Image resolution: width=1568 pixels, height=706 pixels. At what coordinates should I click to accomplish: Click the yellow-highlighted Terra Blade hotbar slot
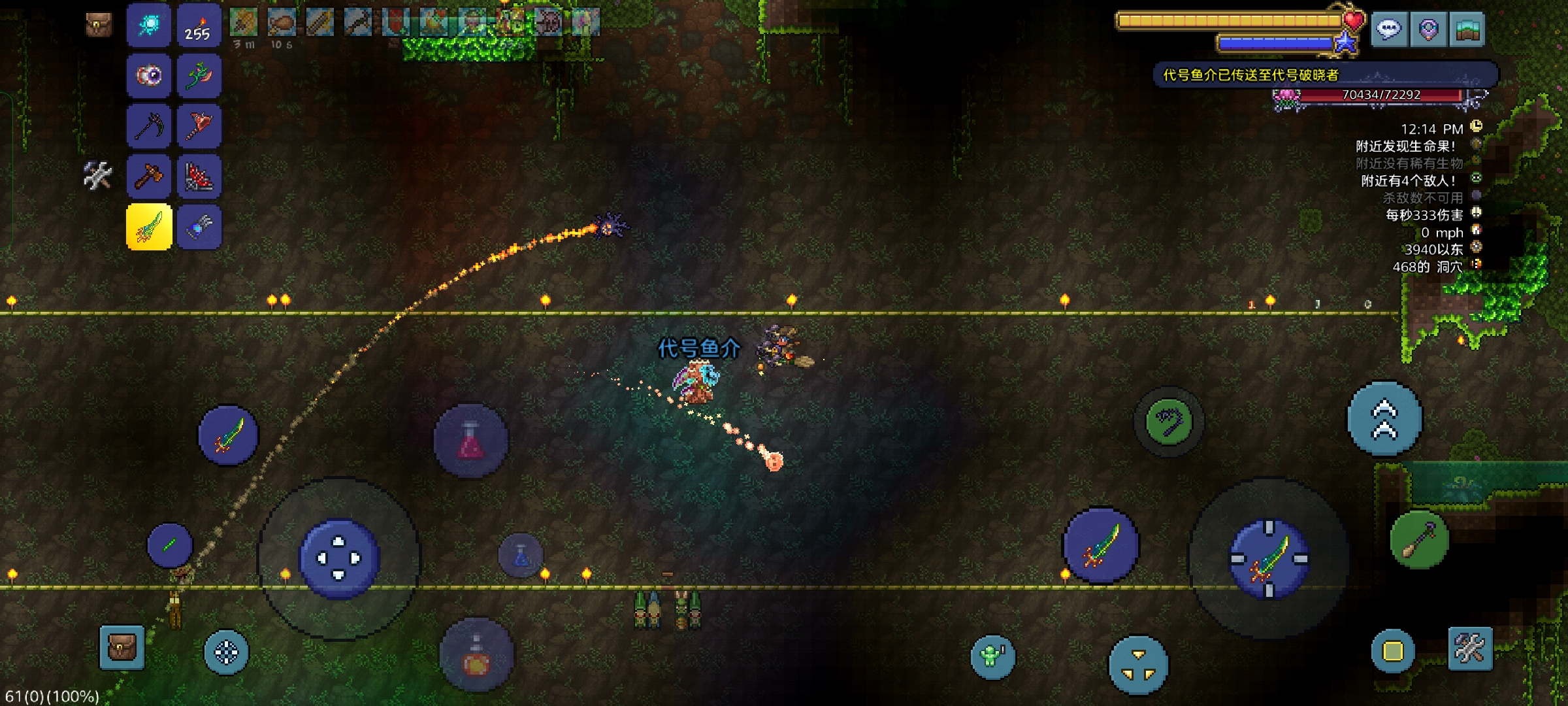[x=149, y=227]
